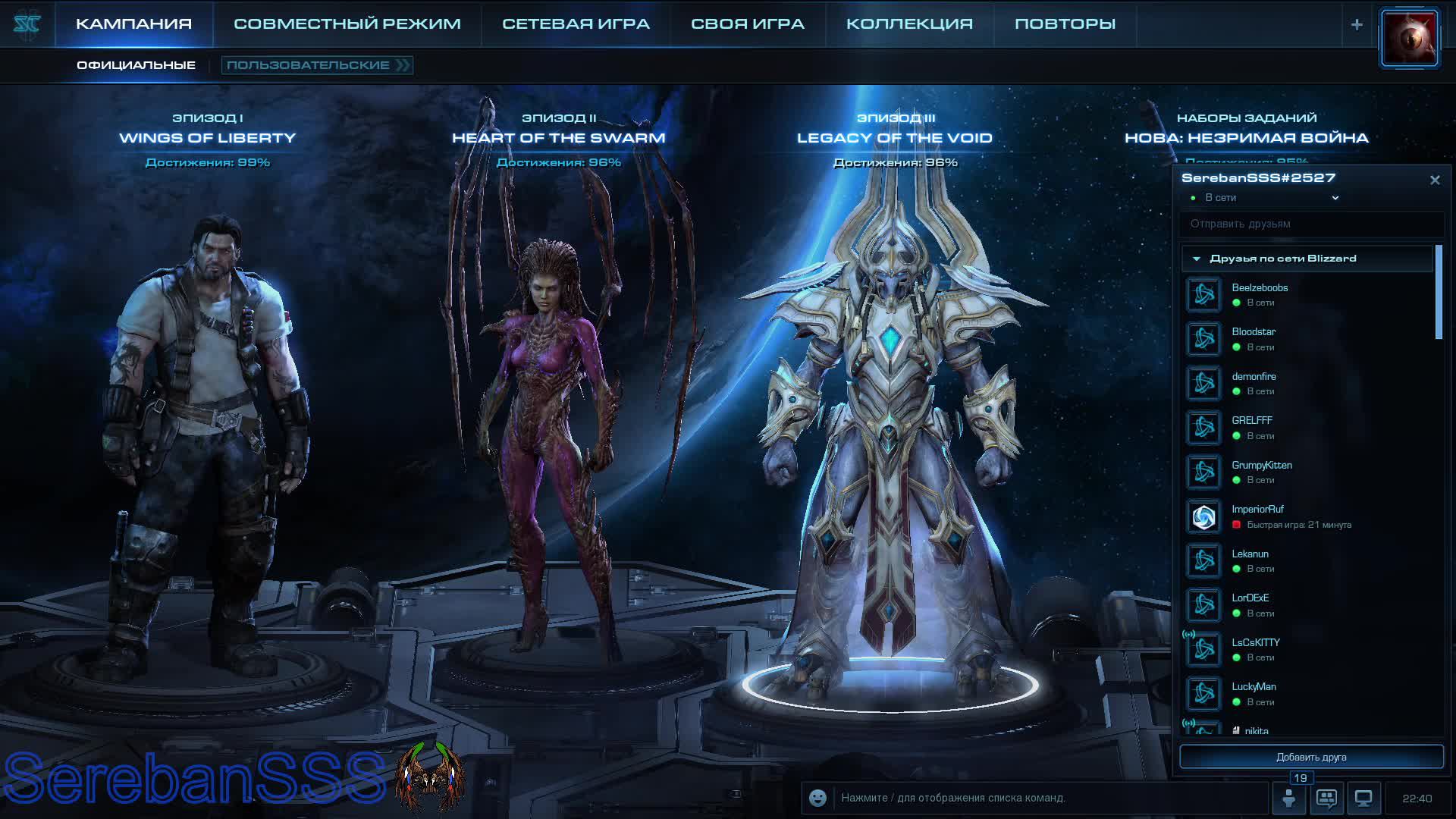Close the friends list panel
This screenshot has width=1456, height=819.
(x=1435, y=180)
